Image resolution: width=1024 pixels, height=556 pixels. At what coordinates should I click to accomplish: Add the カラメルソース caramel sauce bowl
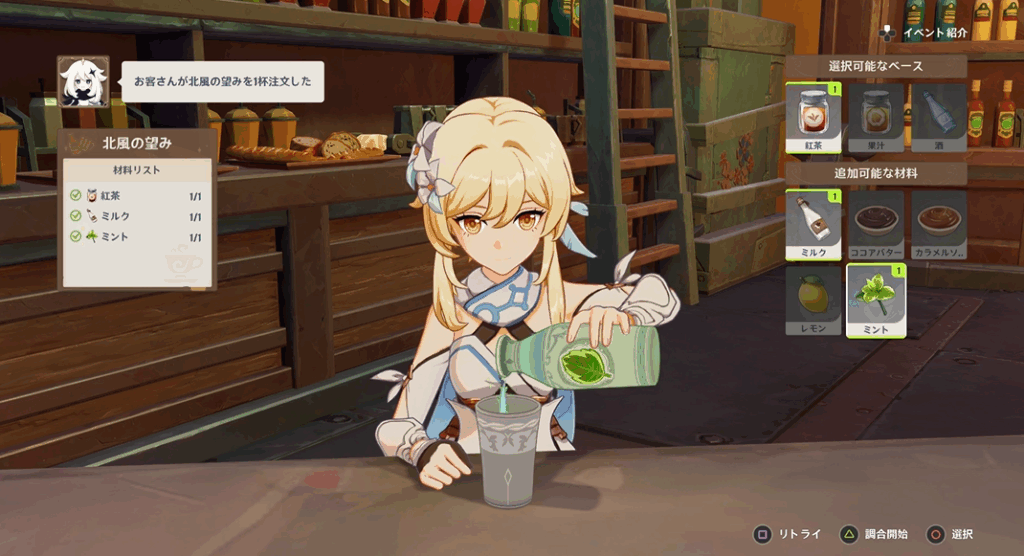[938, 225]
